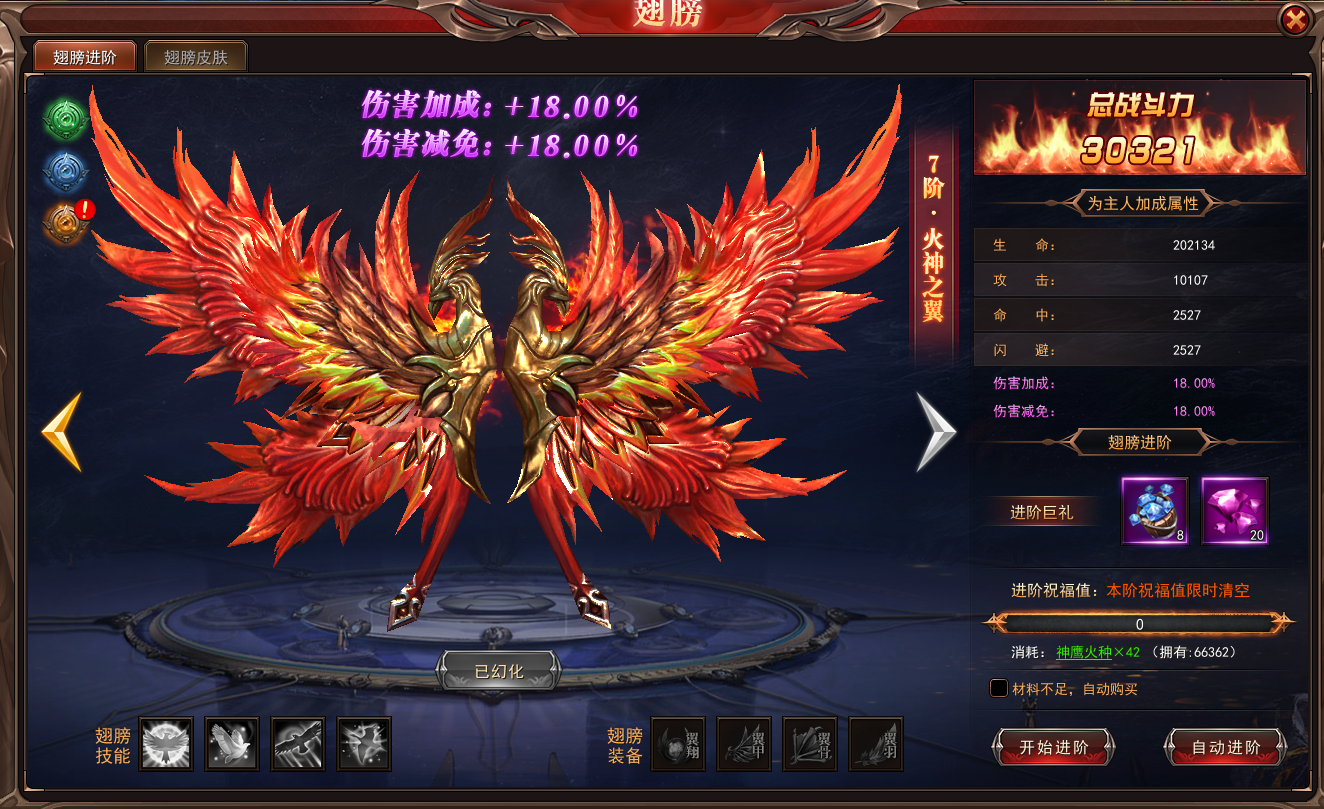The width and height of the screenshot is (1324, 809).
Task: Open the 翼骨 equipment slot
Action: coord(810,743)
